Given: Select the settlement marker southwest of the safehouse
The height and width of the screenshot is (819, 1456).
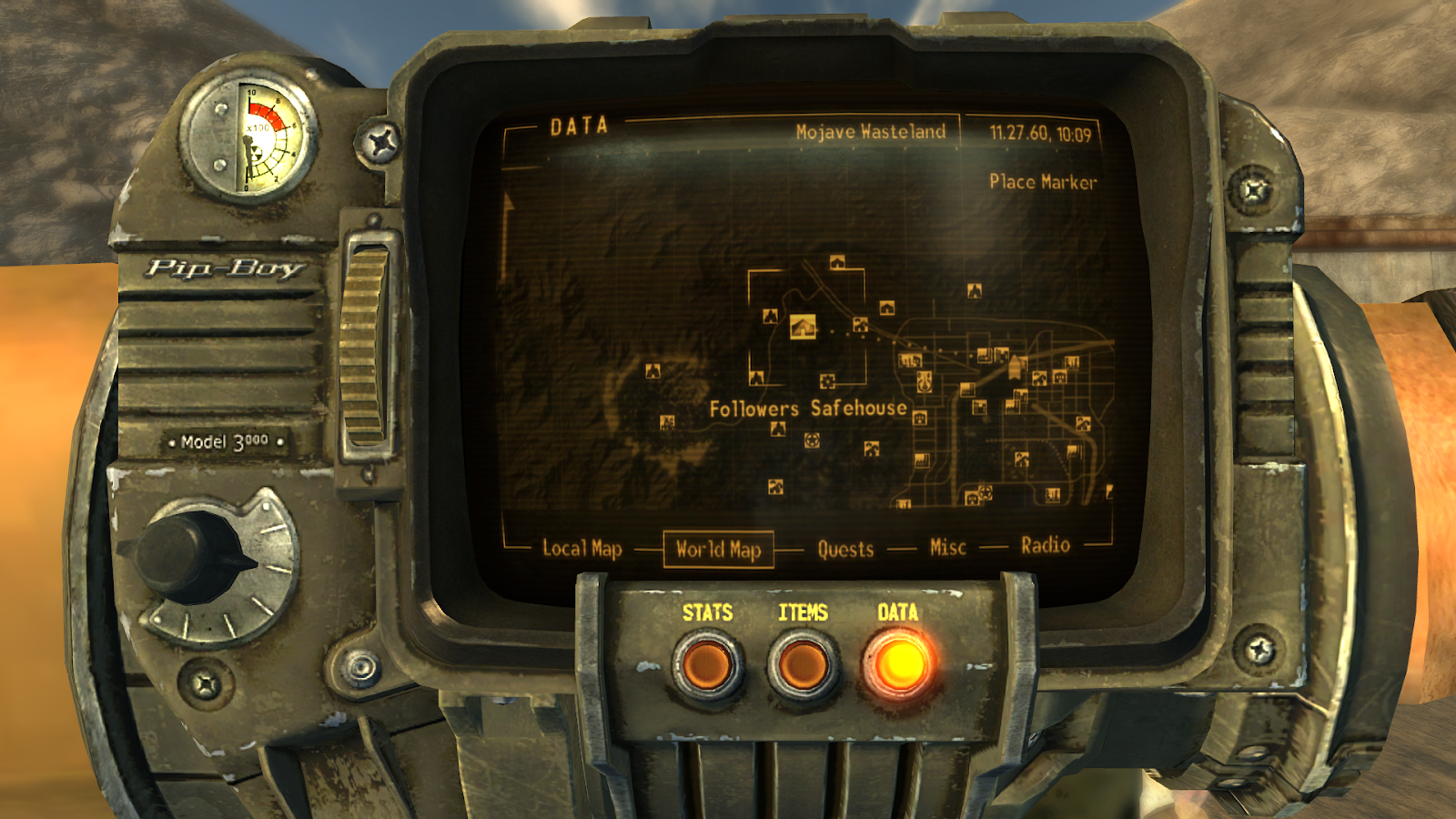Looking at the screenshot, I should (x=668, y=421).
